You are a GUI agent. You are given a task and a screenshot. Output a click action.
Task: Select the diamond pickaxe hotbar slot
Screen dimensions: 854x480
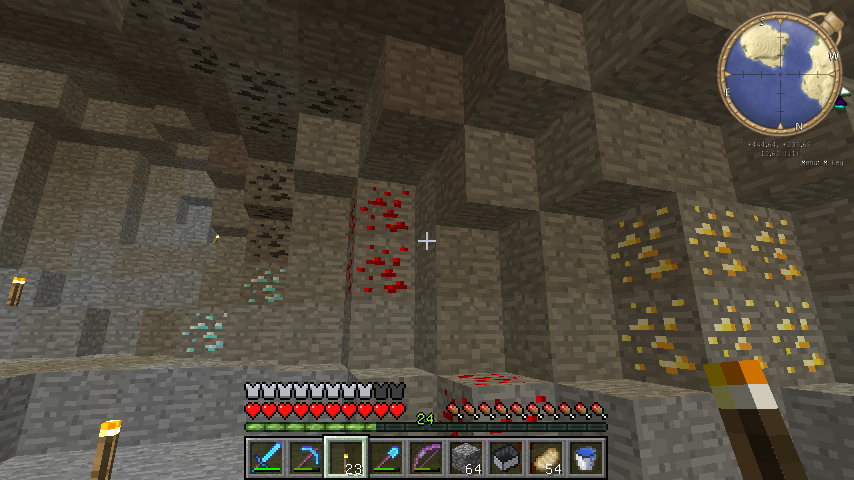(305, 457)
